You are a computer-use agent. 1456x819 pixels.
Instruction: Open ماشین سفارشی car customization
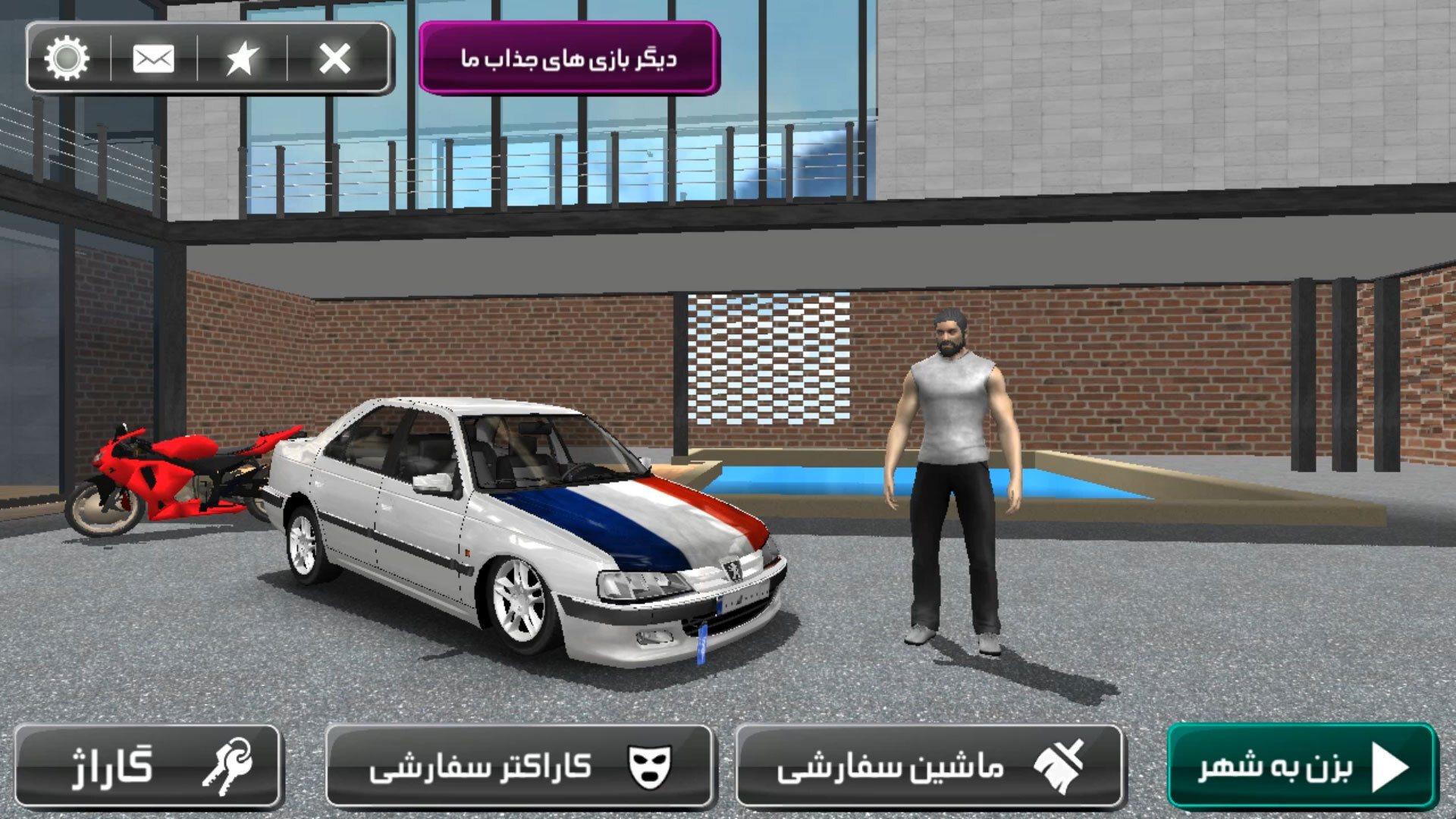coord(930,766)
